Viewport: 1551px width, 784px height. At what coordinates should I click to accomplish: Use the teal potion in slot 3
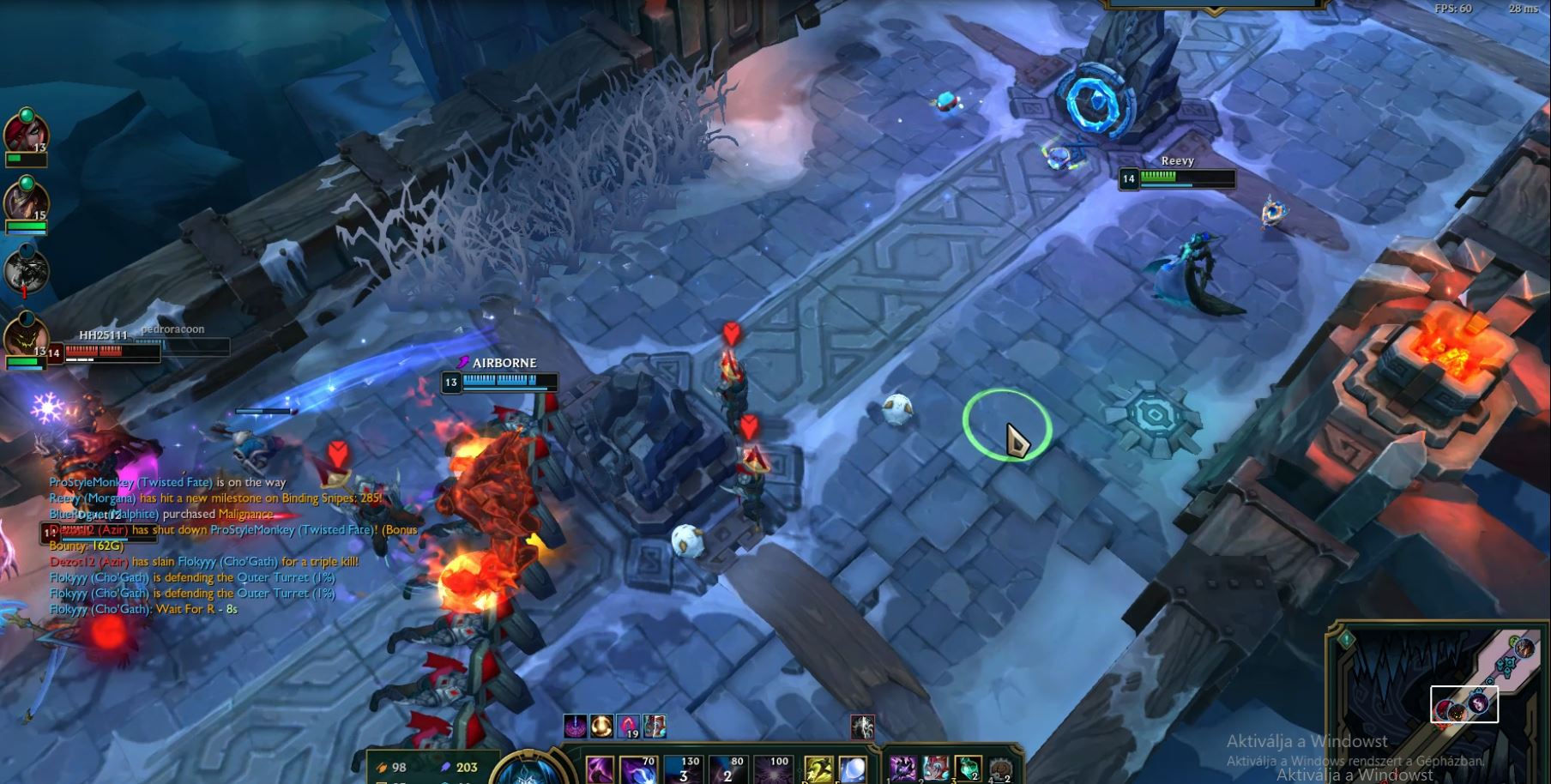point(968,769)
